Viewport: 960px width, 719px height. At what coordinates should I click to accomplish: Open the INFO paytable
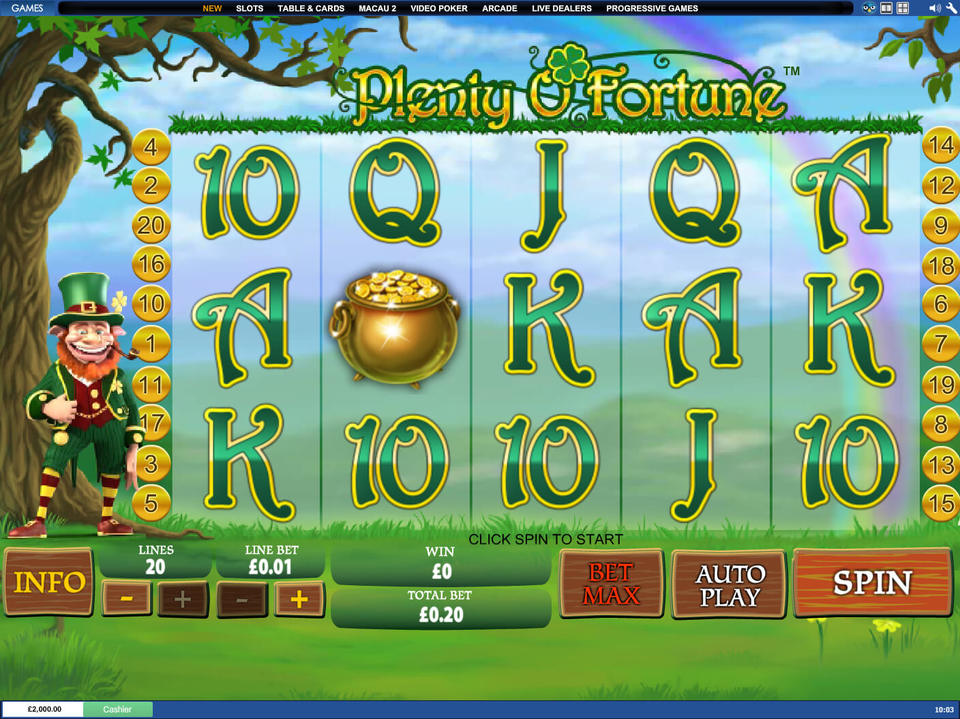click(49, 583)
